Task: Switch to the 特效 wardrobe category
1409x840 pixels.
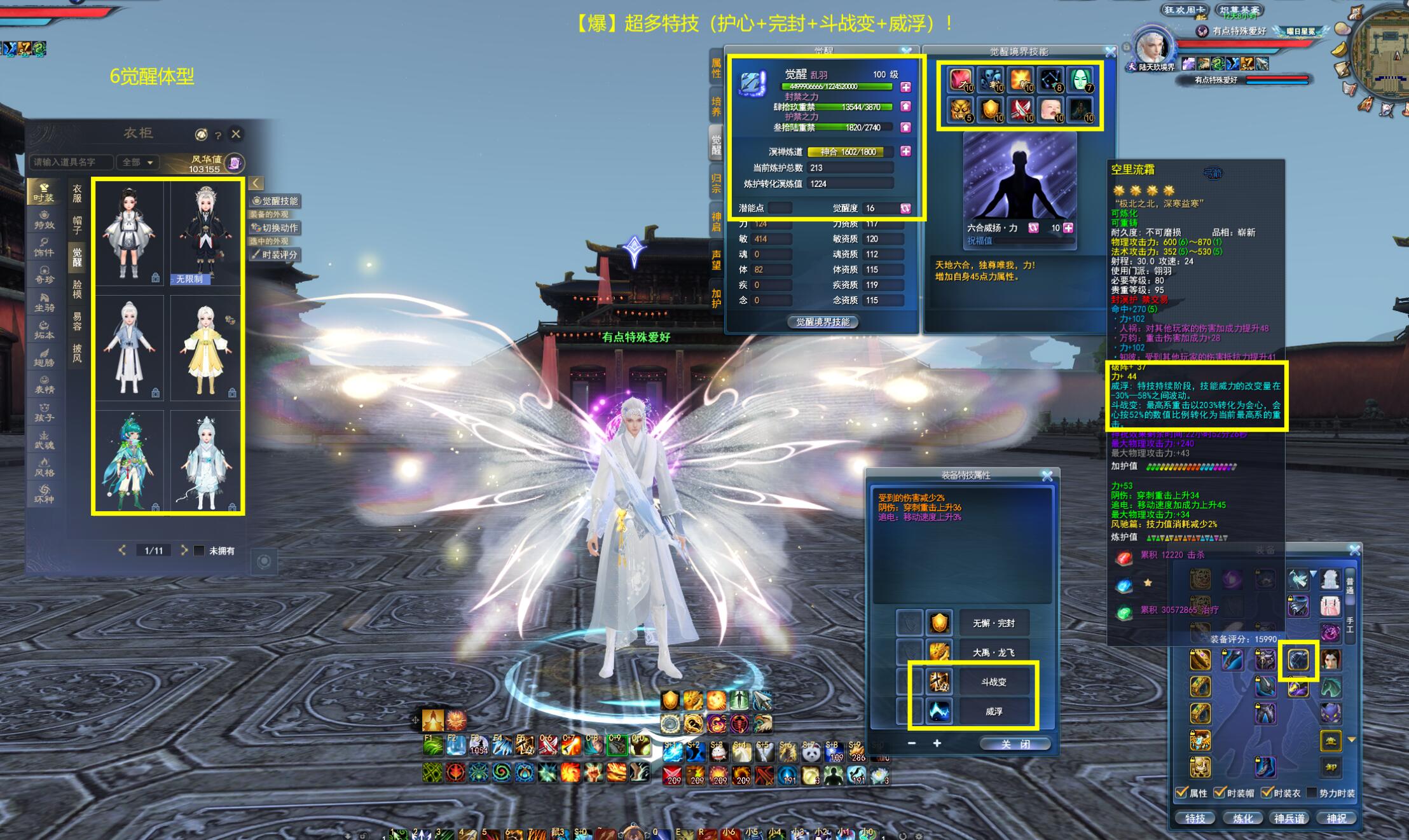Action: coord(44,220)
